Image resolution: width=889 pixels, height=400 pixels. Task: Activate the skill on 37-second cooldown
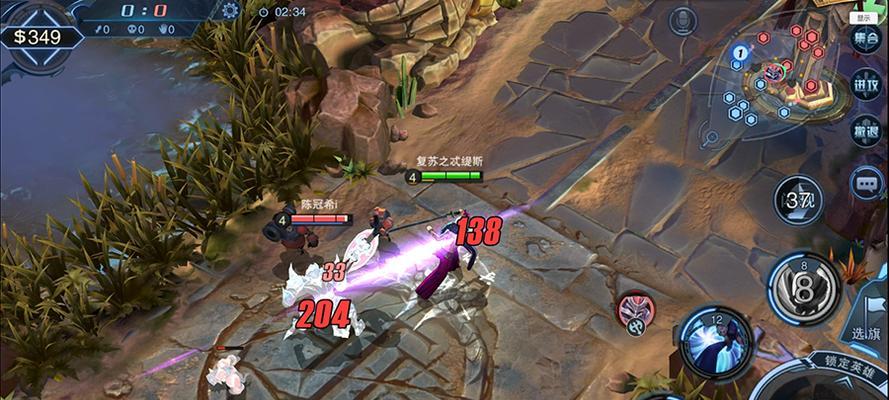click(x=798, y=200)
